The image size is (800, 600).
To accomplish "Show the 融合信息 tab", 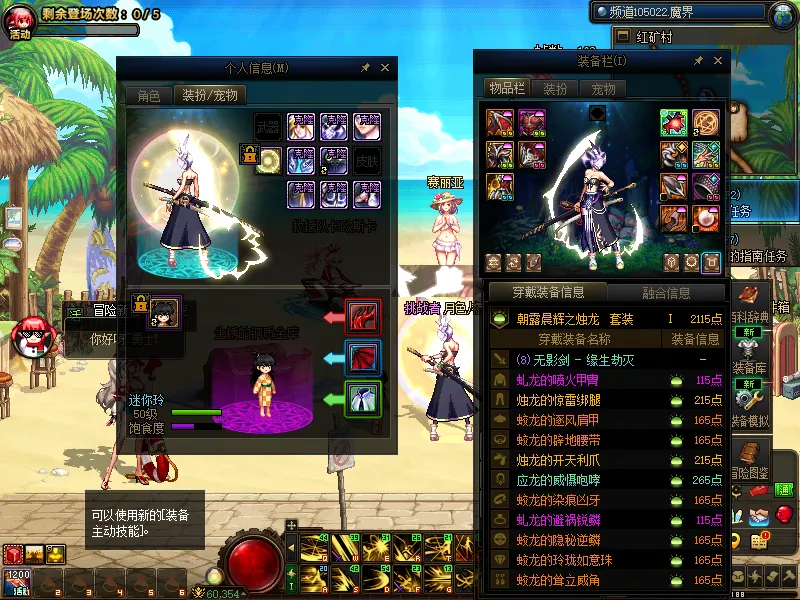I will [665, 293].
